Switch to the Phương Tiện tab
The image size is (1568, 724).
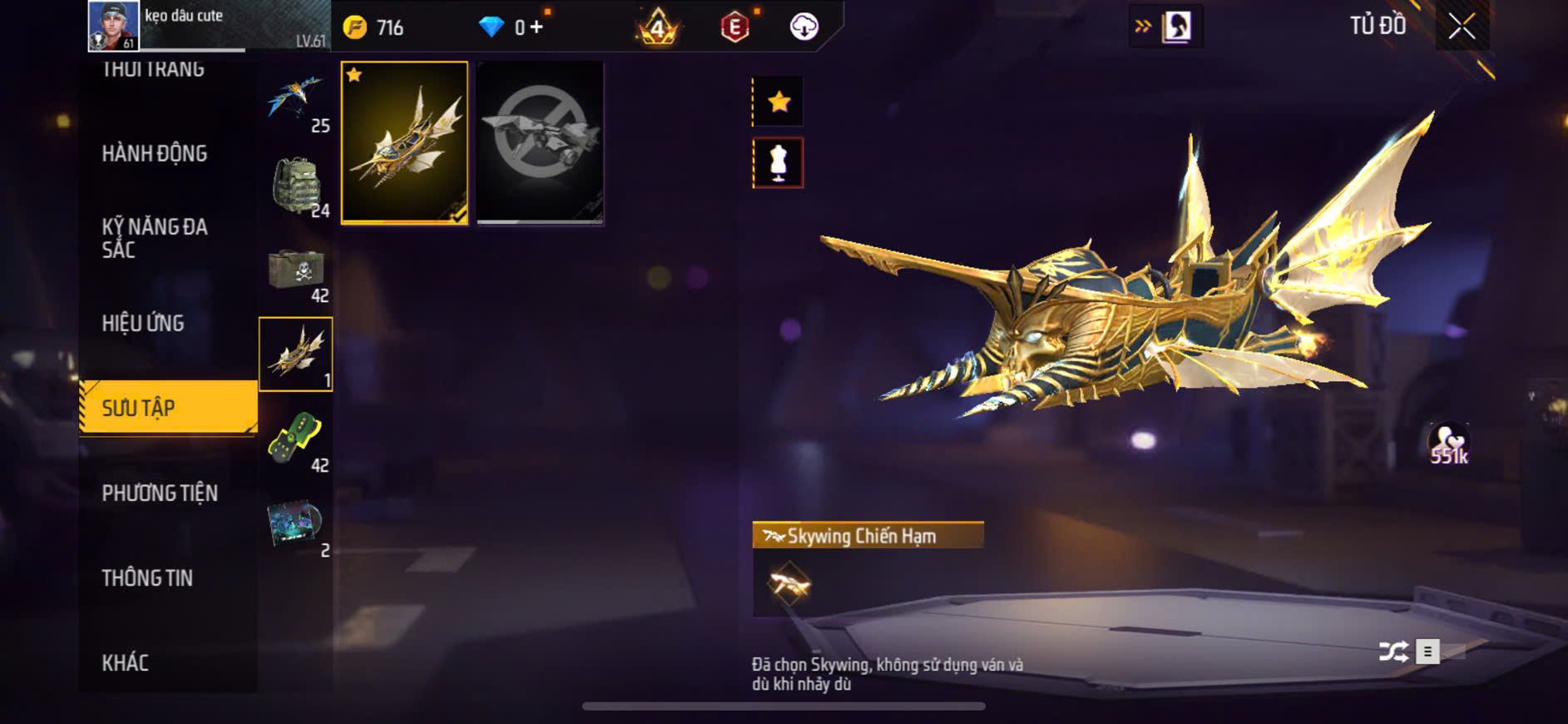[160, 493]
